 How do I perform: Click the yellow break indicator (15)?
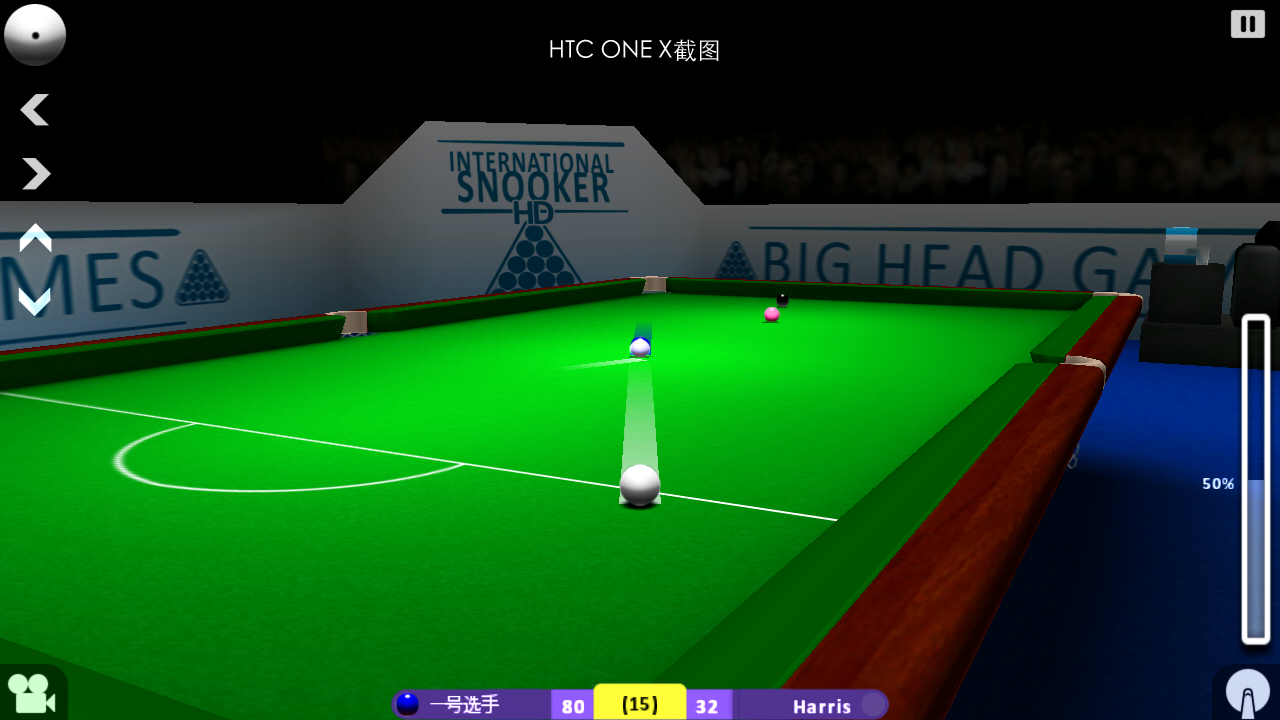coord(640,703)
